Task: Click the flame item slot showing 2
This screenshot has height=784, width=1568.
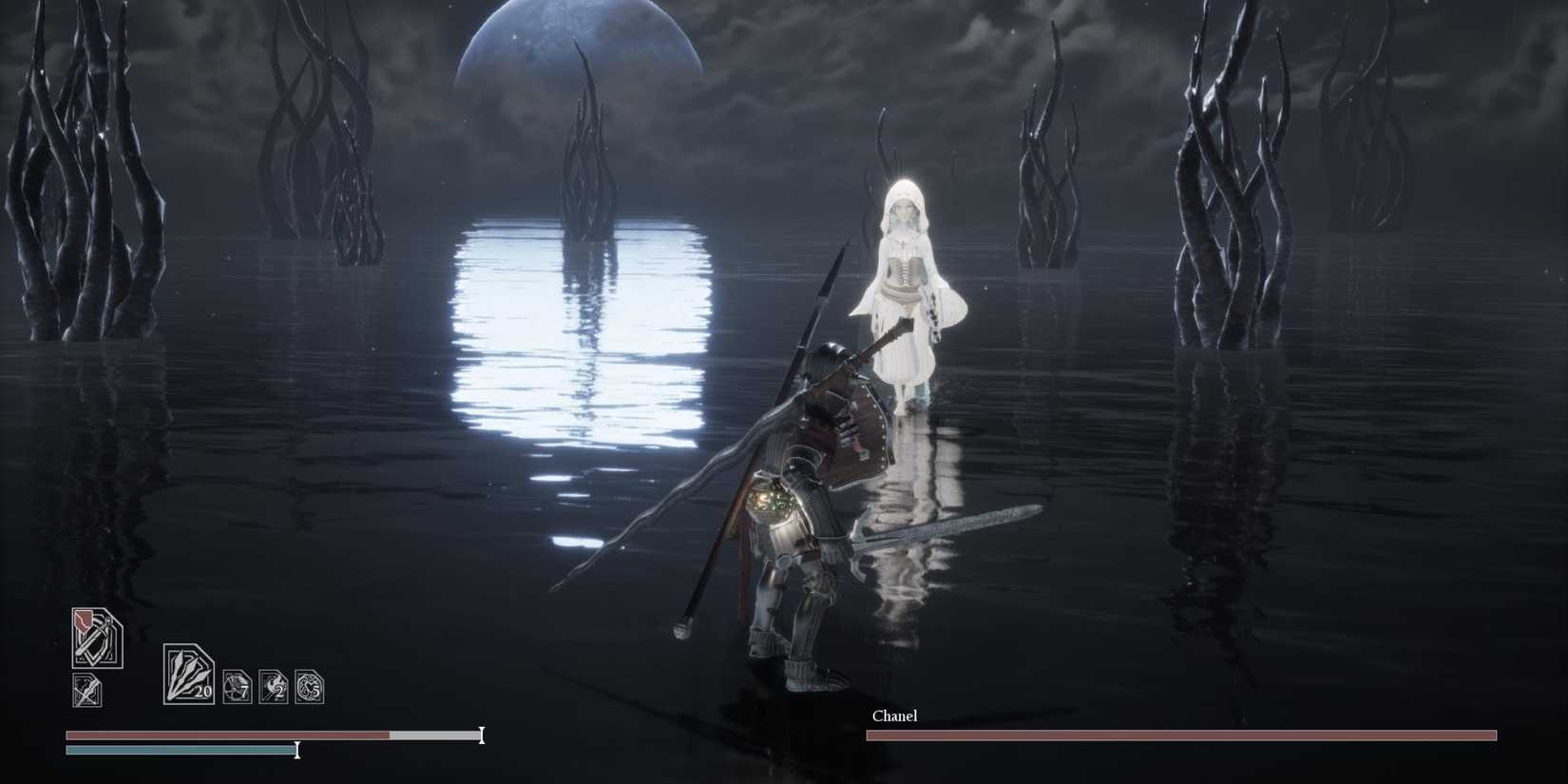Action: 274,686
